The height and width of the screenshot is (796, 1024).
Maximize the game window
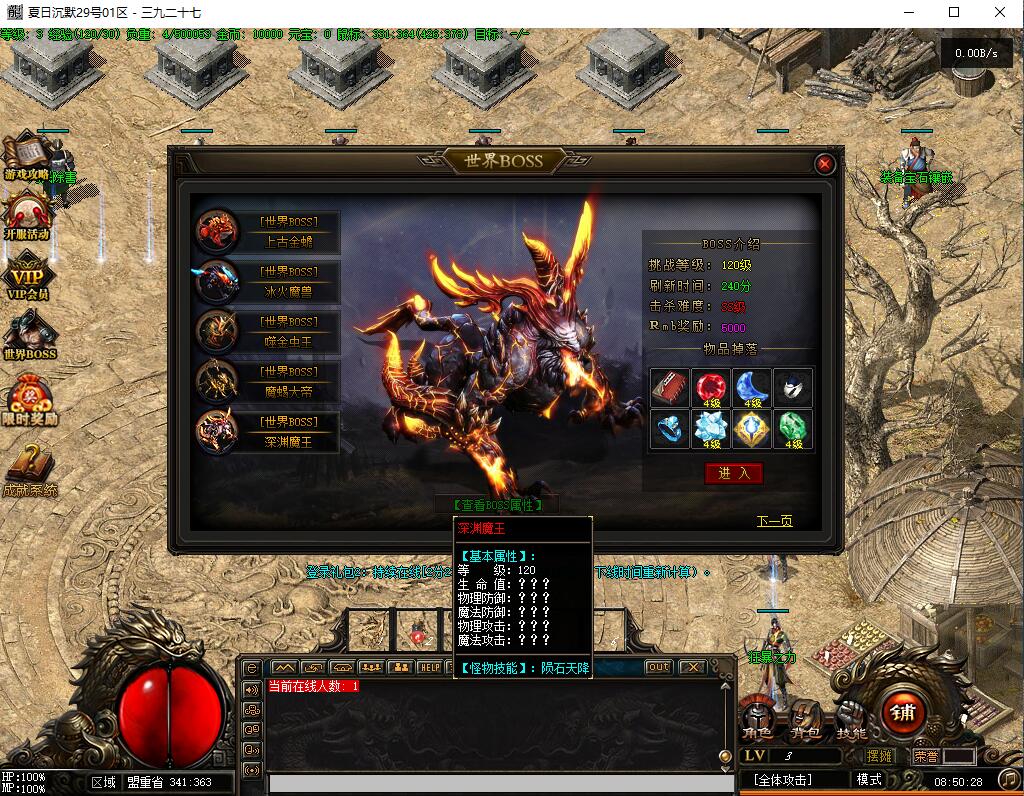click(954, 13)
